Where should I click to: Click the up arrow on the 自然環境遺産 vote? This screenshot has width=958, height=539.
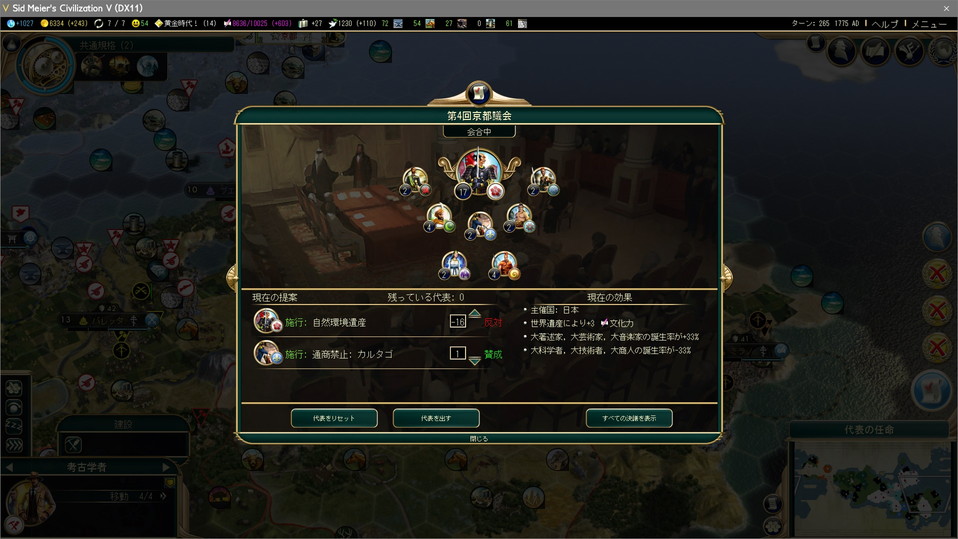point(474,312)
